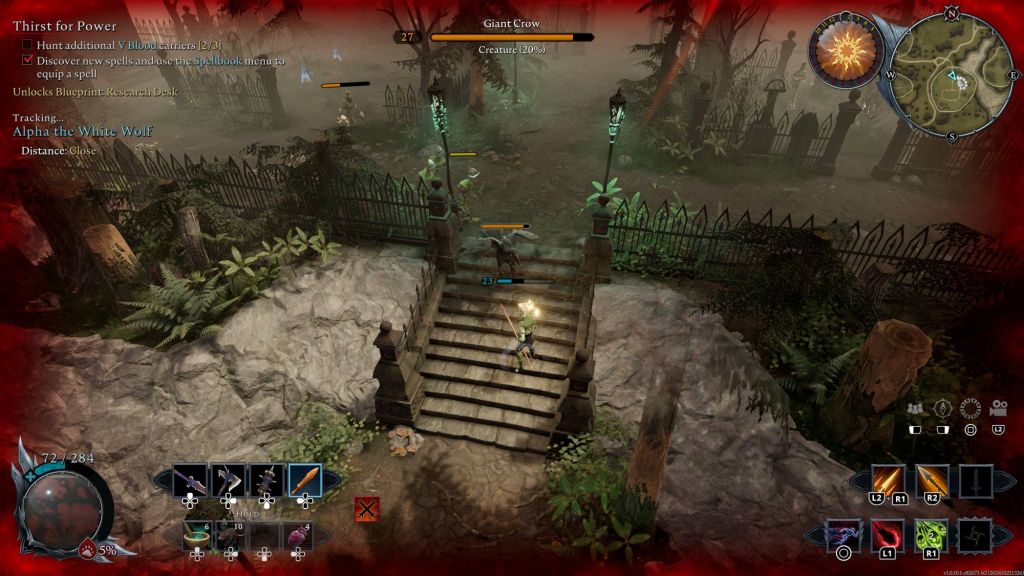
Task: Use the mortar bowl consumable slot
Action: [197, 535]
